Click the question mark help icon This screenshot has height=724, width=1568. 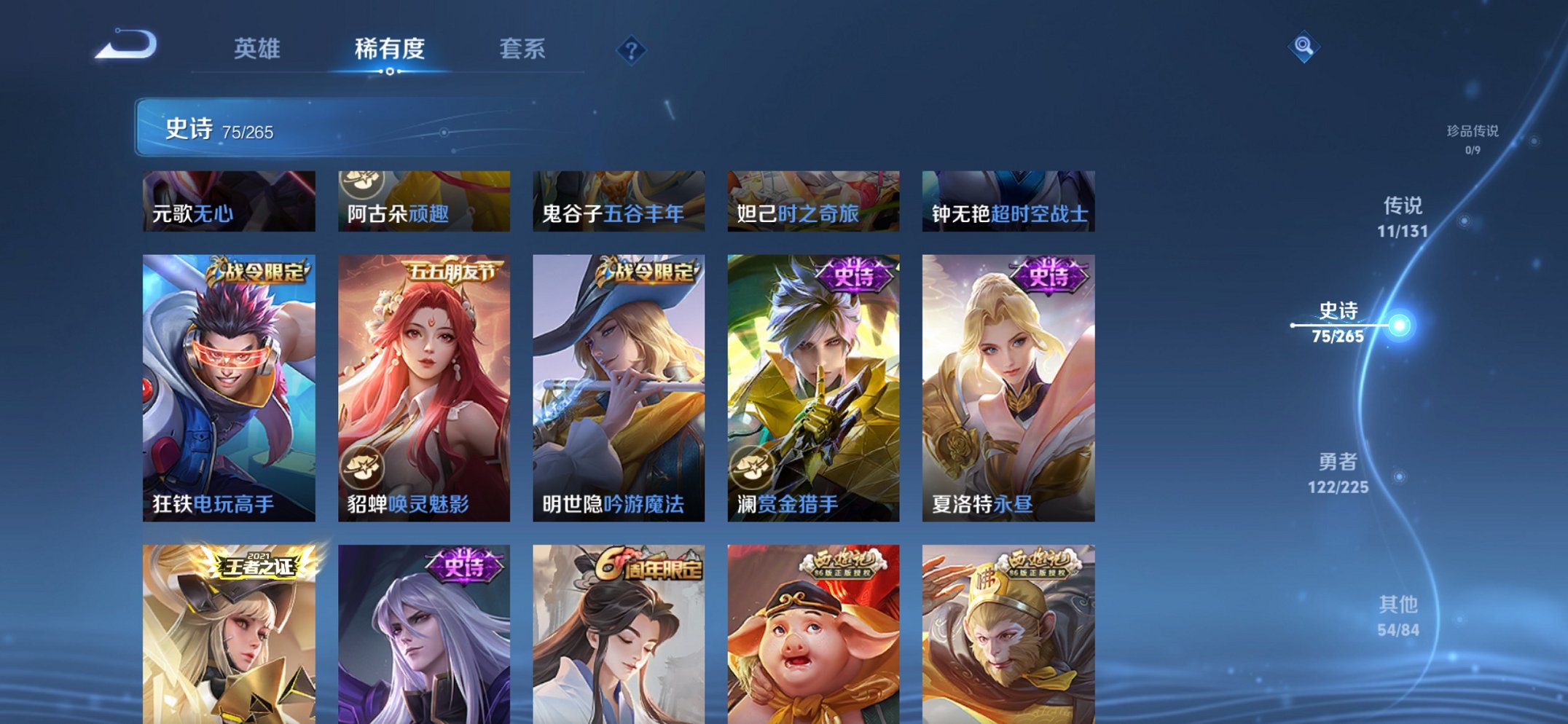[632, 50]
